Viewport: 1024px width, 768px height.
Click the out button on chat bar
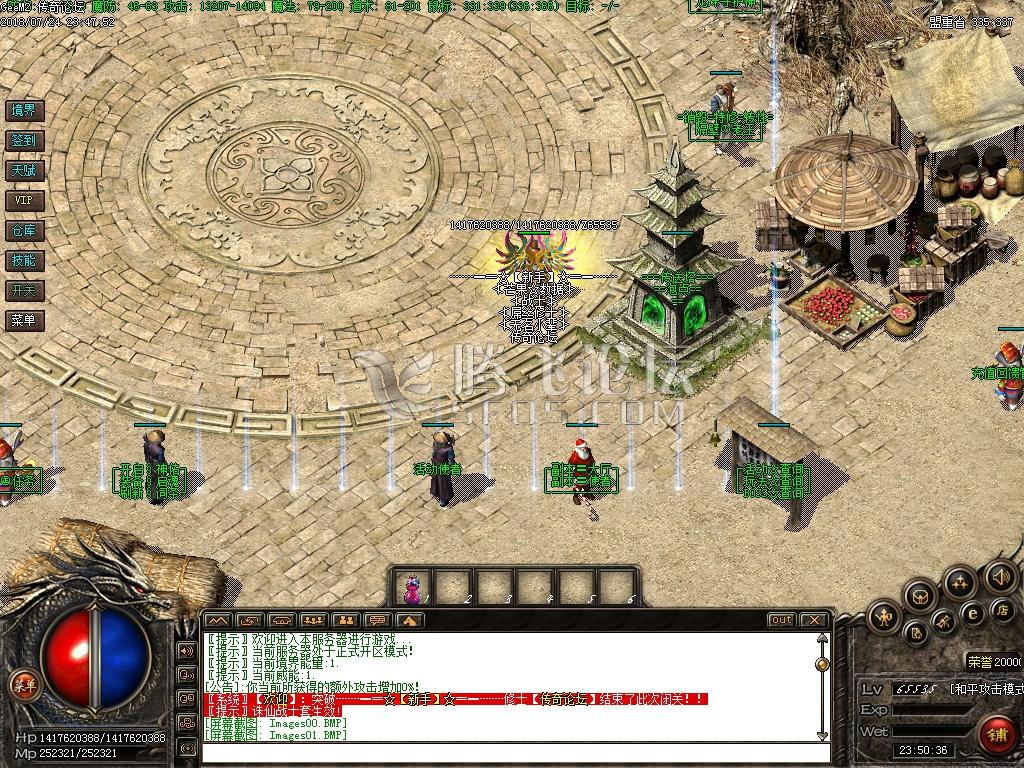tap(782, 620)
